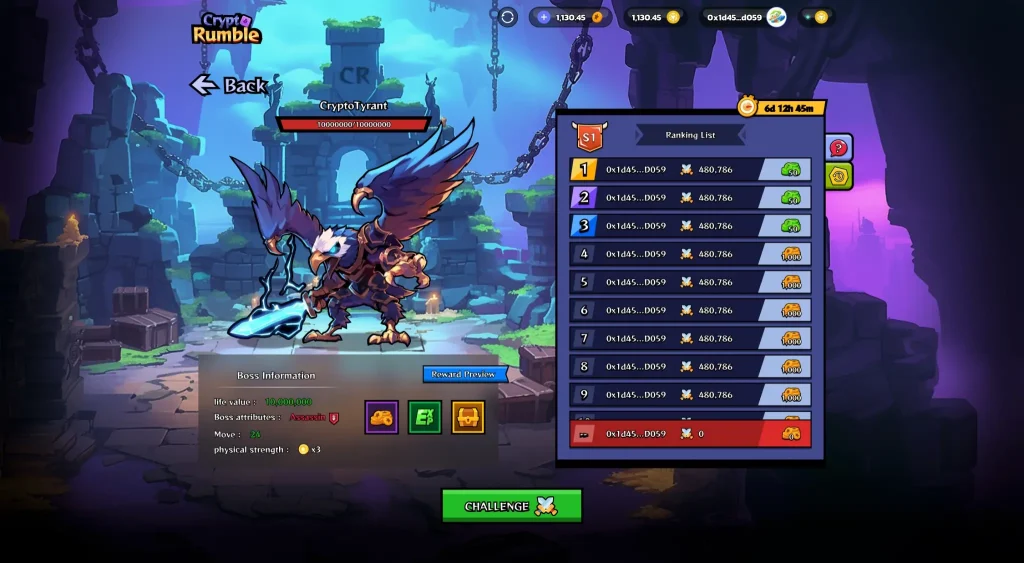Click the S1 season badge
This screenshot has width=1024, height=563.
tap(588, 135)
